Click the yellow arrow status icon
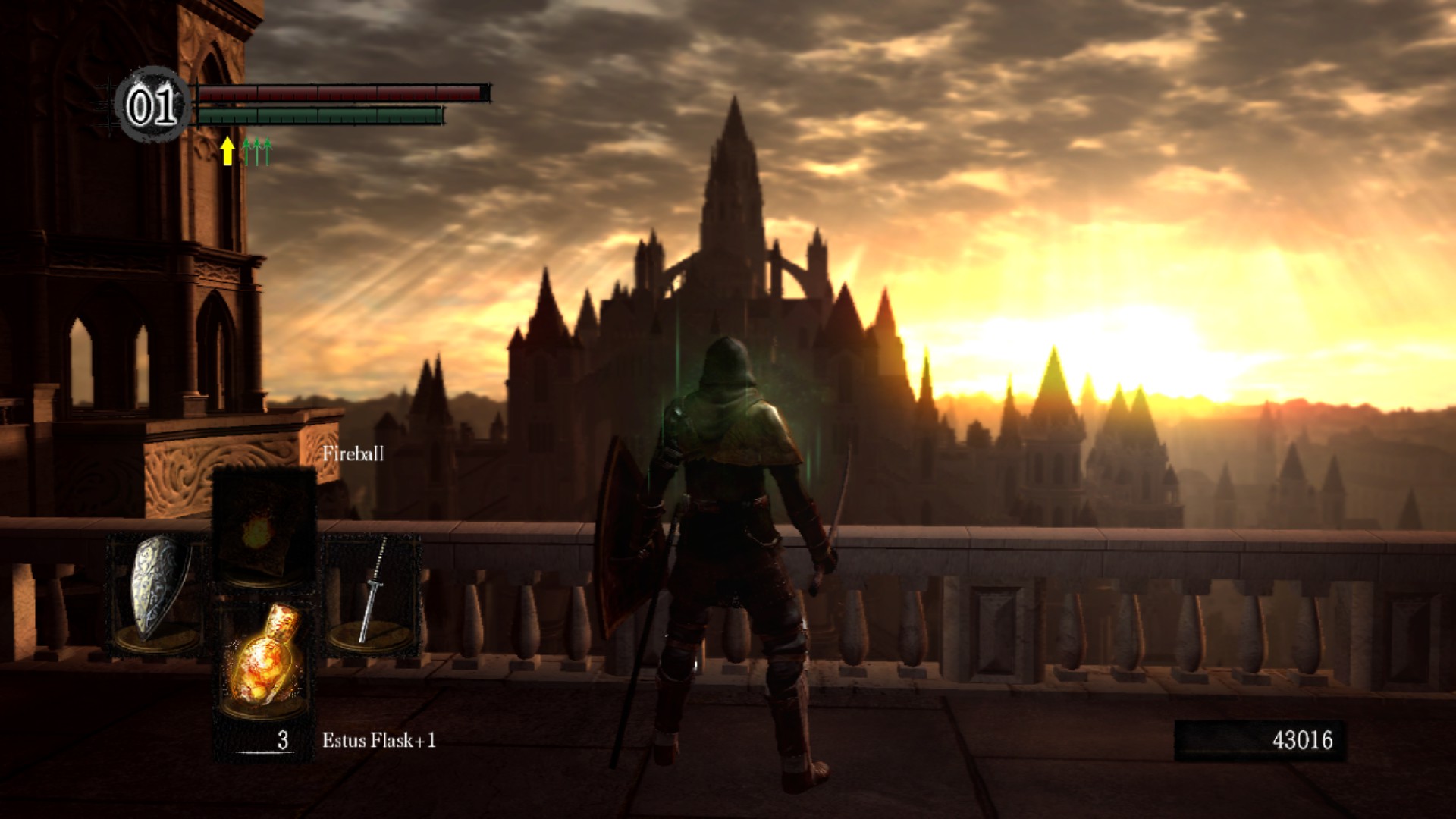Image resolution: width=1456 pixels, height=819 pixels. (227, 151)
